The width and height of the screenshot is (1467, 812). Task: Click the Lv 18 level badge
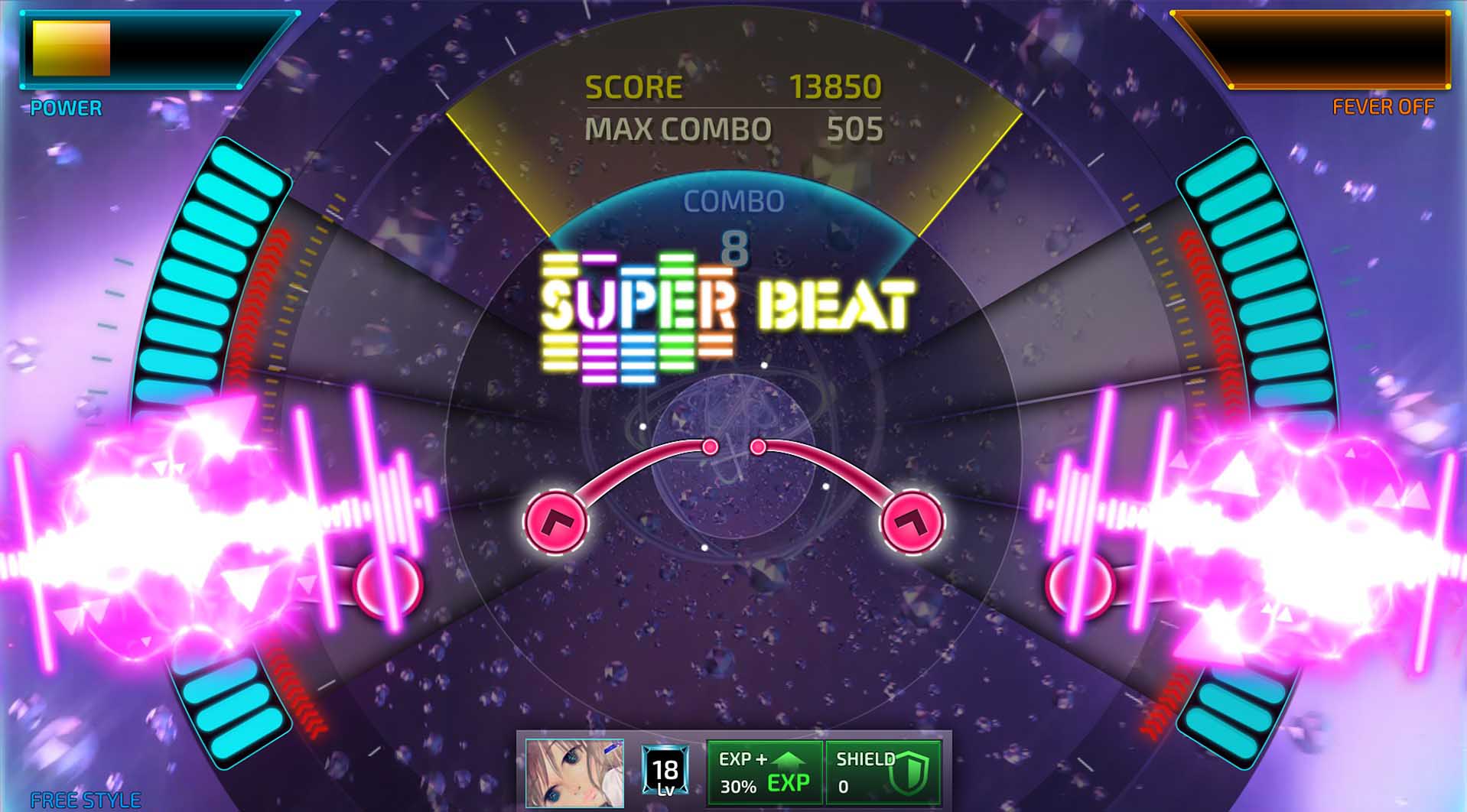tap(665, 768)
